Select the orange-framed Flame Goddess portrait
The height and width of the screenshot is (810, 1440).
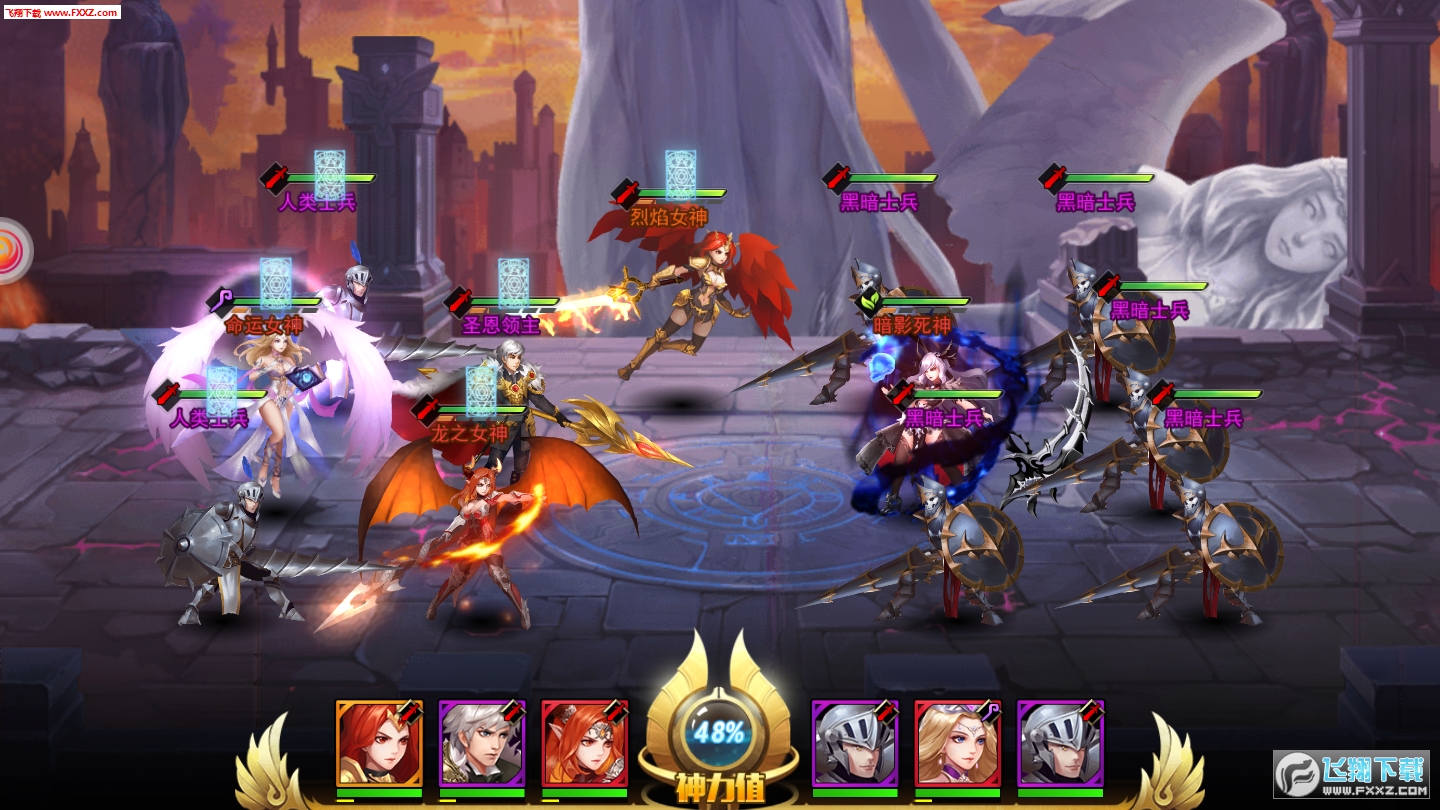379,743
